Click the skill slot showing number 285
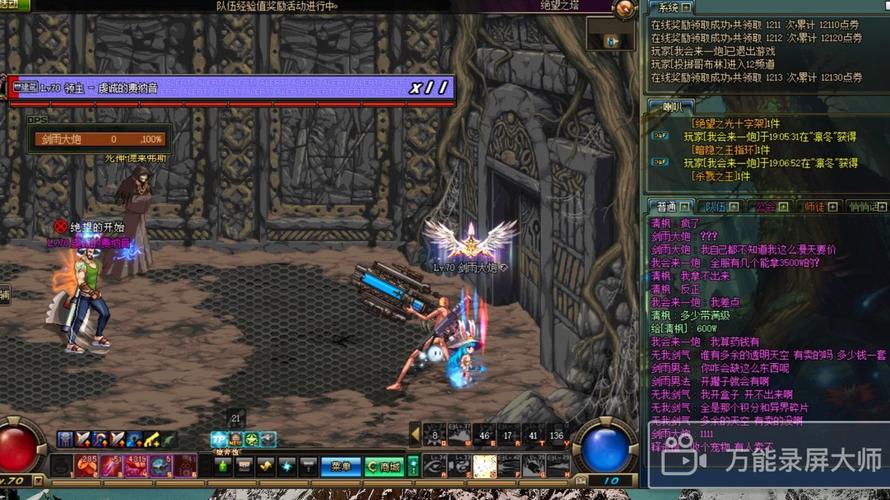Image resolution: width=890 pixels, height=500 pixels. pyautogui.click(x=86, y=465)
